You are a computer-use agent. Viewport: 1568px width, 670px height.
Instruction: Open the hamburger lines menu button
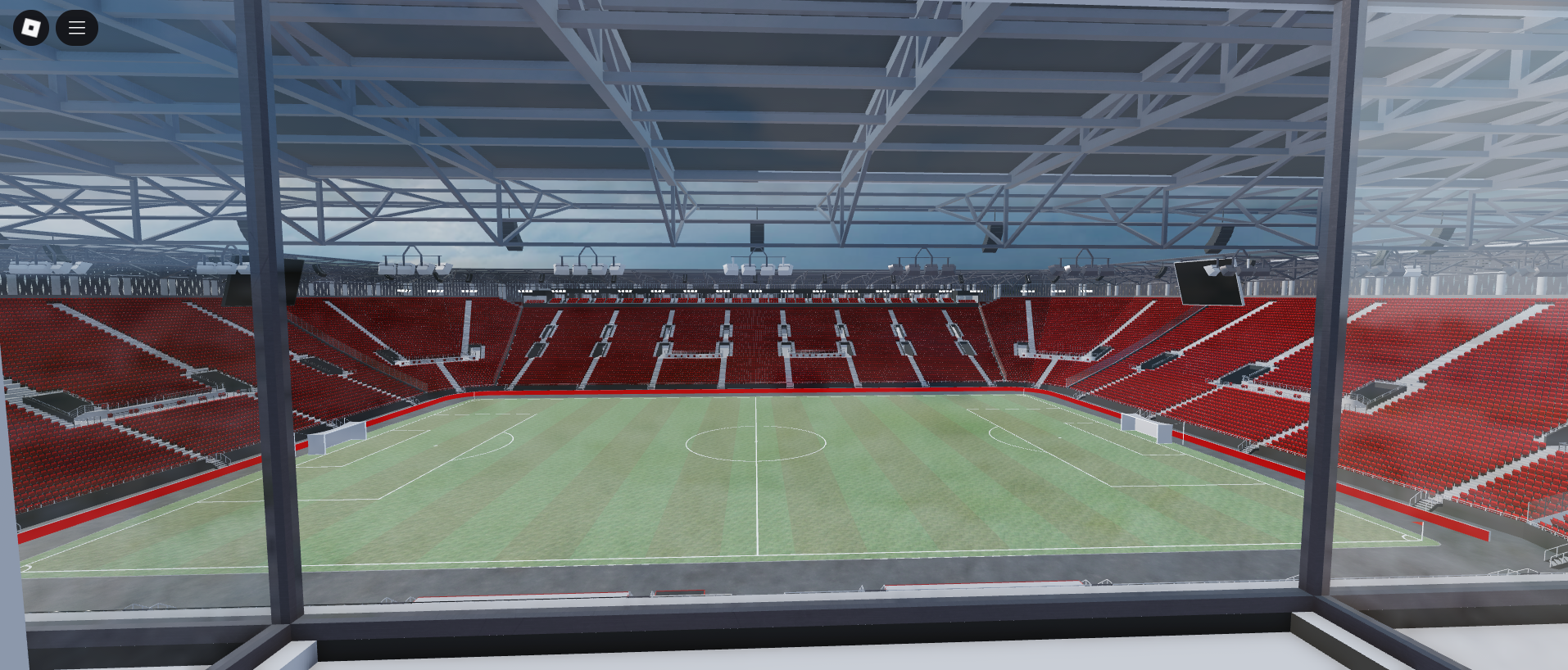tap(77, 28)
